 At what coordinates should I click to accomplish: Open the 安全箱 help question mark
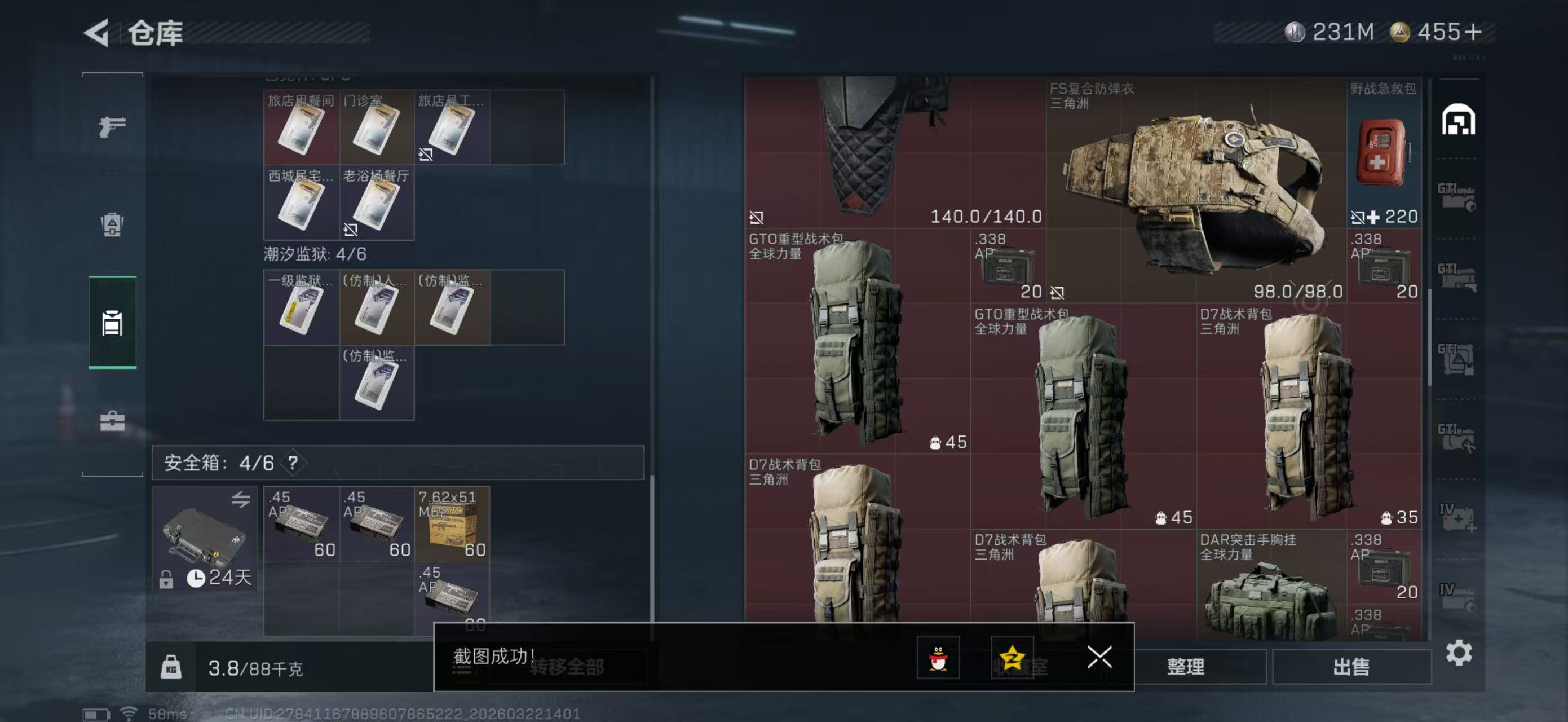291,463
